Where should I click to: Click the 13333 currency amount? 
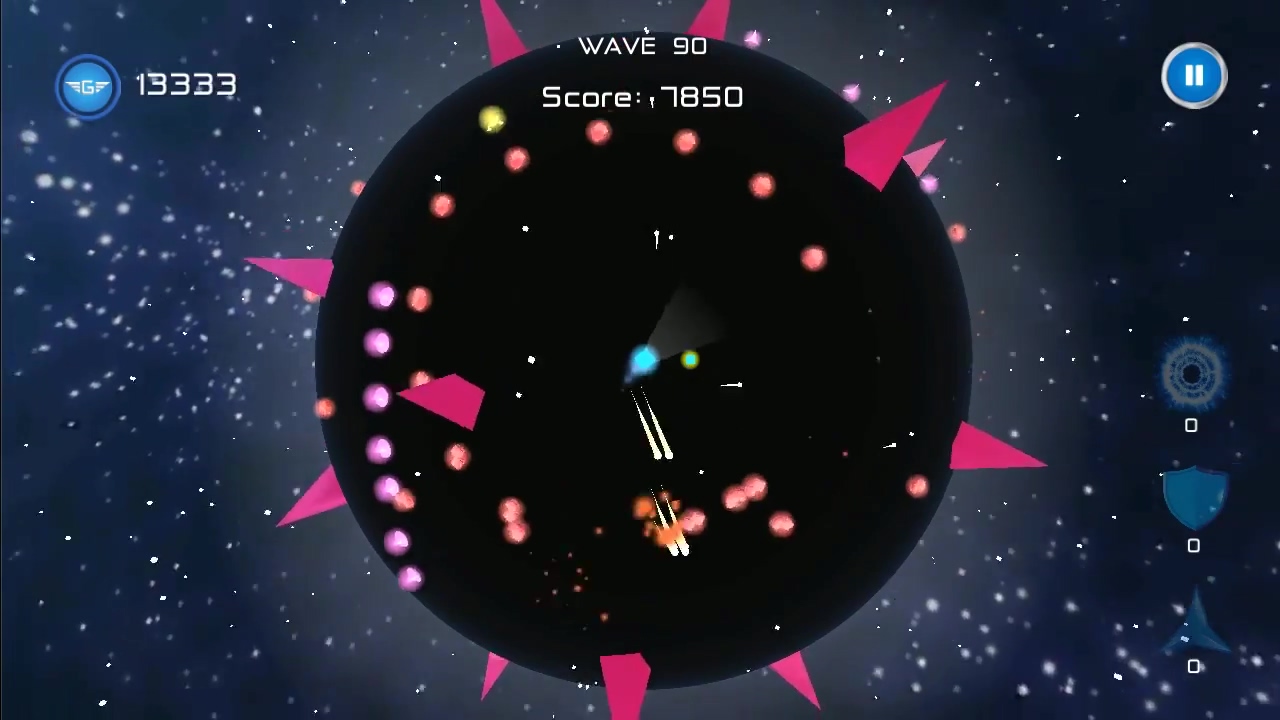[x=186, y=85]
